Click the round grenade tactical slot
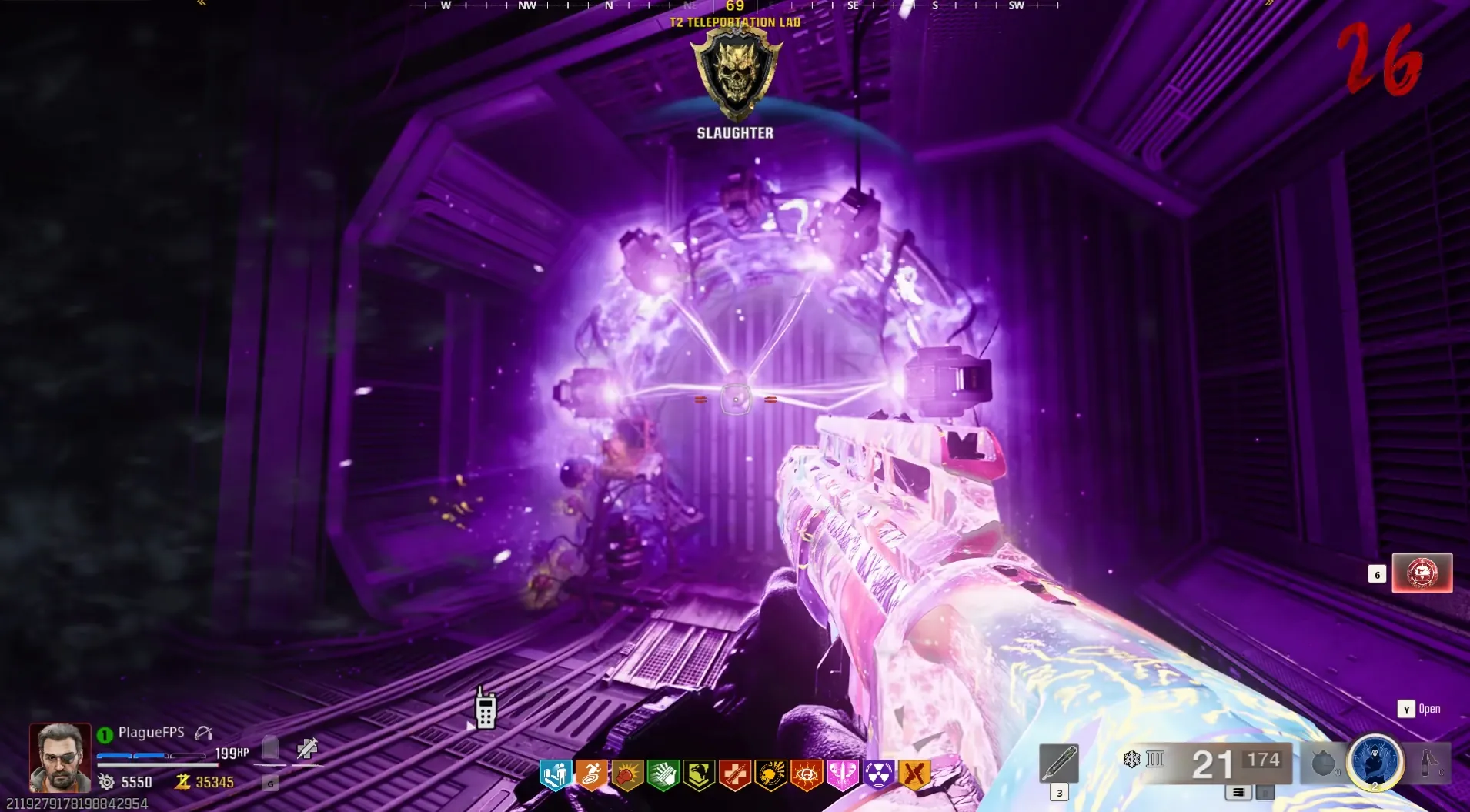Viewport: 1470px width, 812px height. coord(1322,763)
